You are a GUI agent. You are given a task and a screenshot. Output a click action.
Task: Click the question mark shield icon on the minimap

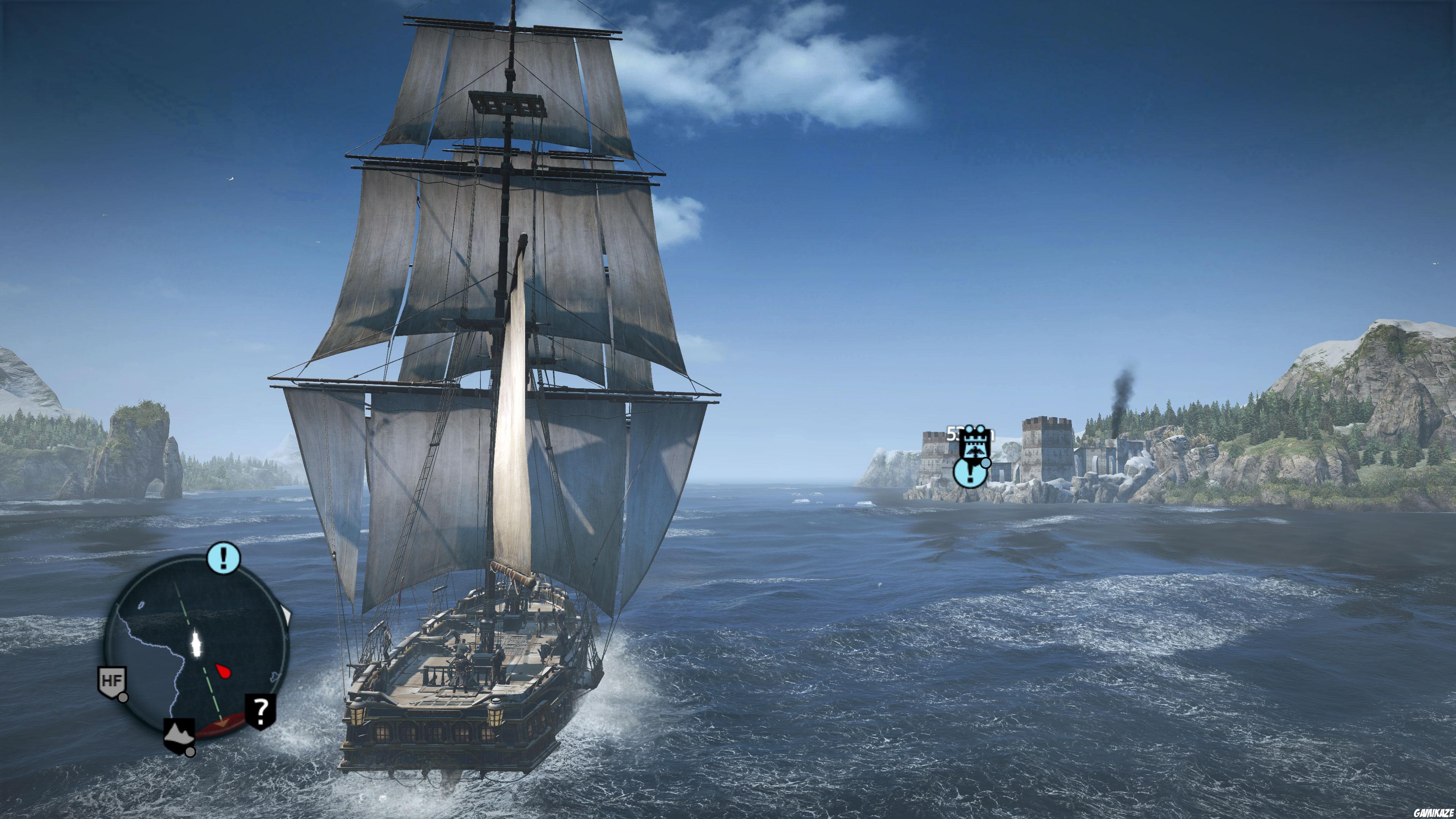260,711
